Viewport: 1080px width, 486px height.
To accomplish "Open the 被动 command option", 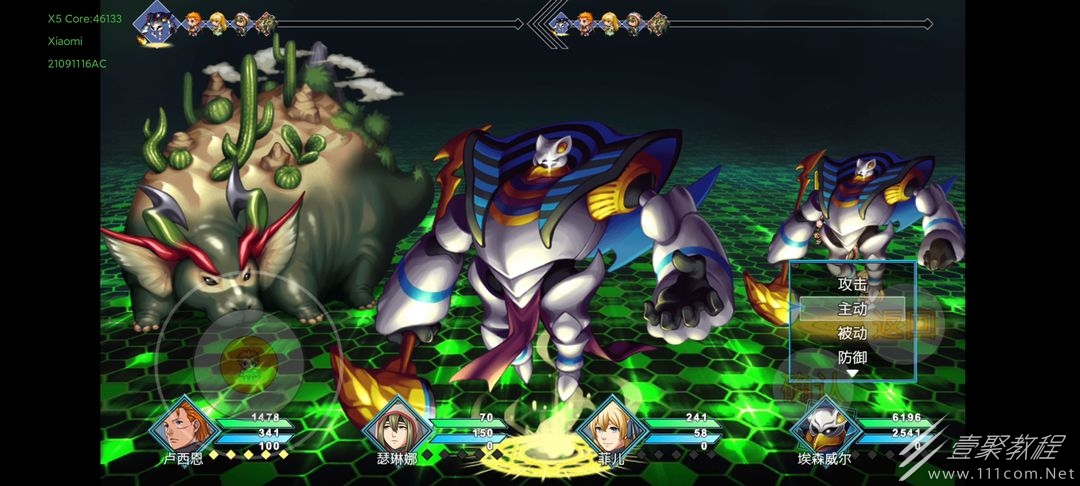I will tap(852, 333).
